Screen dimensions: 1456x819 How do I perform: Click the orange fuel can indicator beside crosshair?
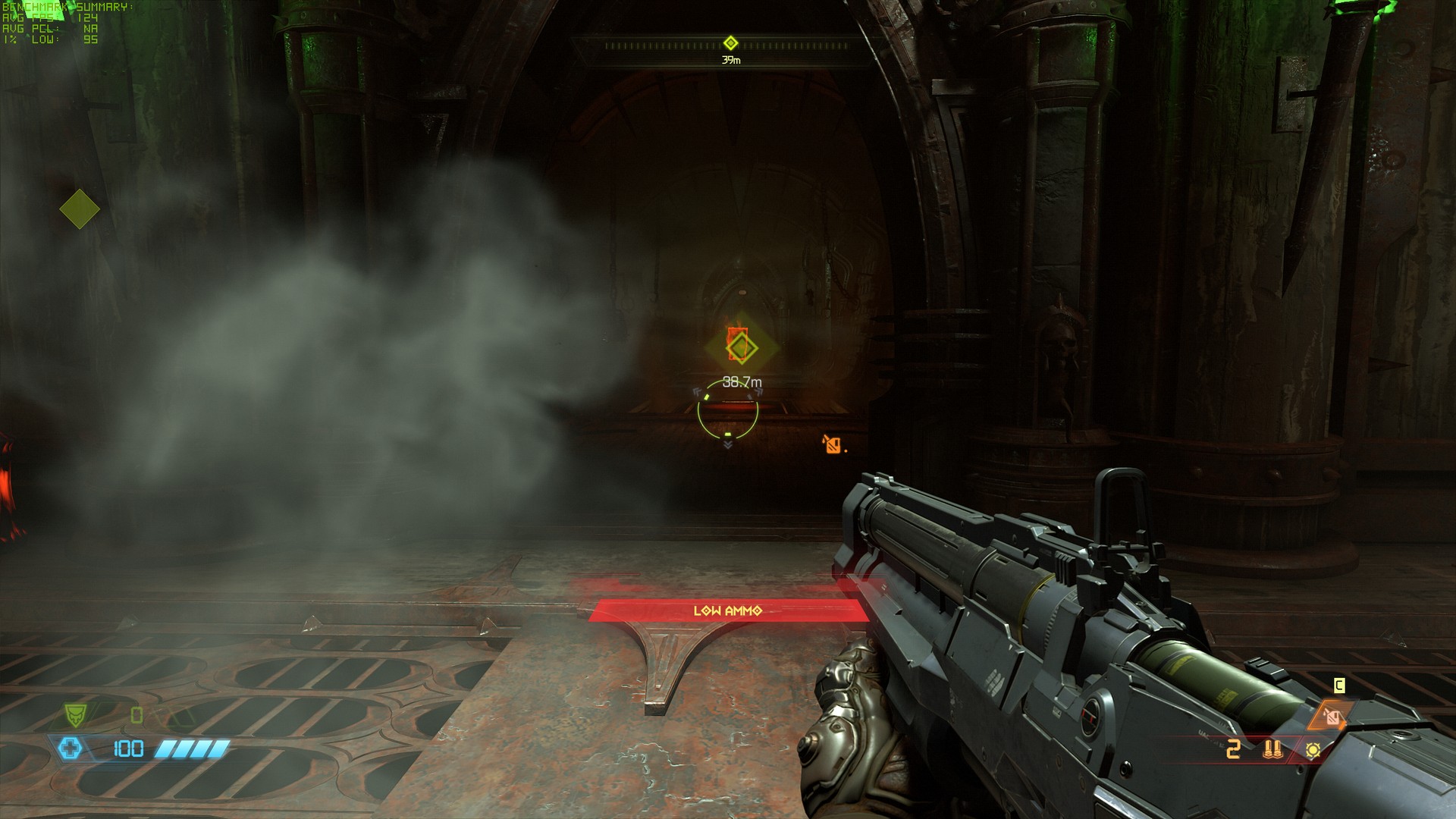point(833,444)
